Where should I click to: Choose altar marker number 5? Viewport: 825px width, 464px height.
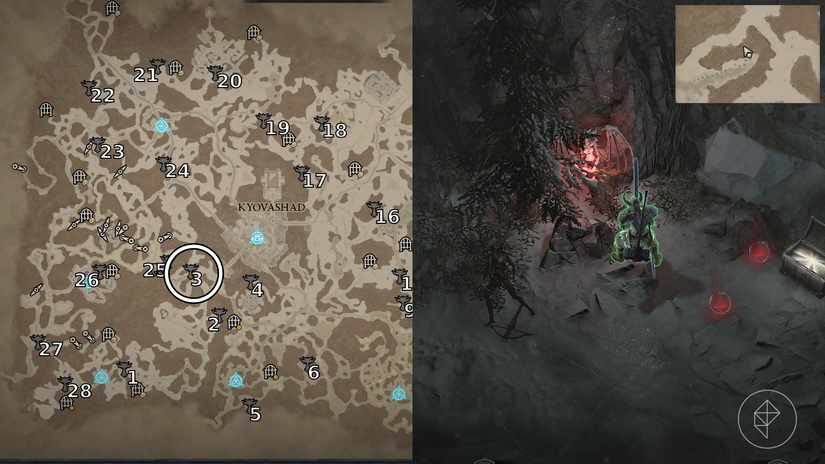[250, 408]
